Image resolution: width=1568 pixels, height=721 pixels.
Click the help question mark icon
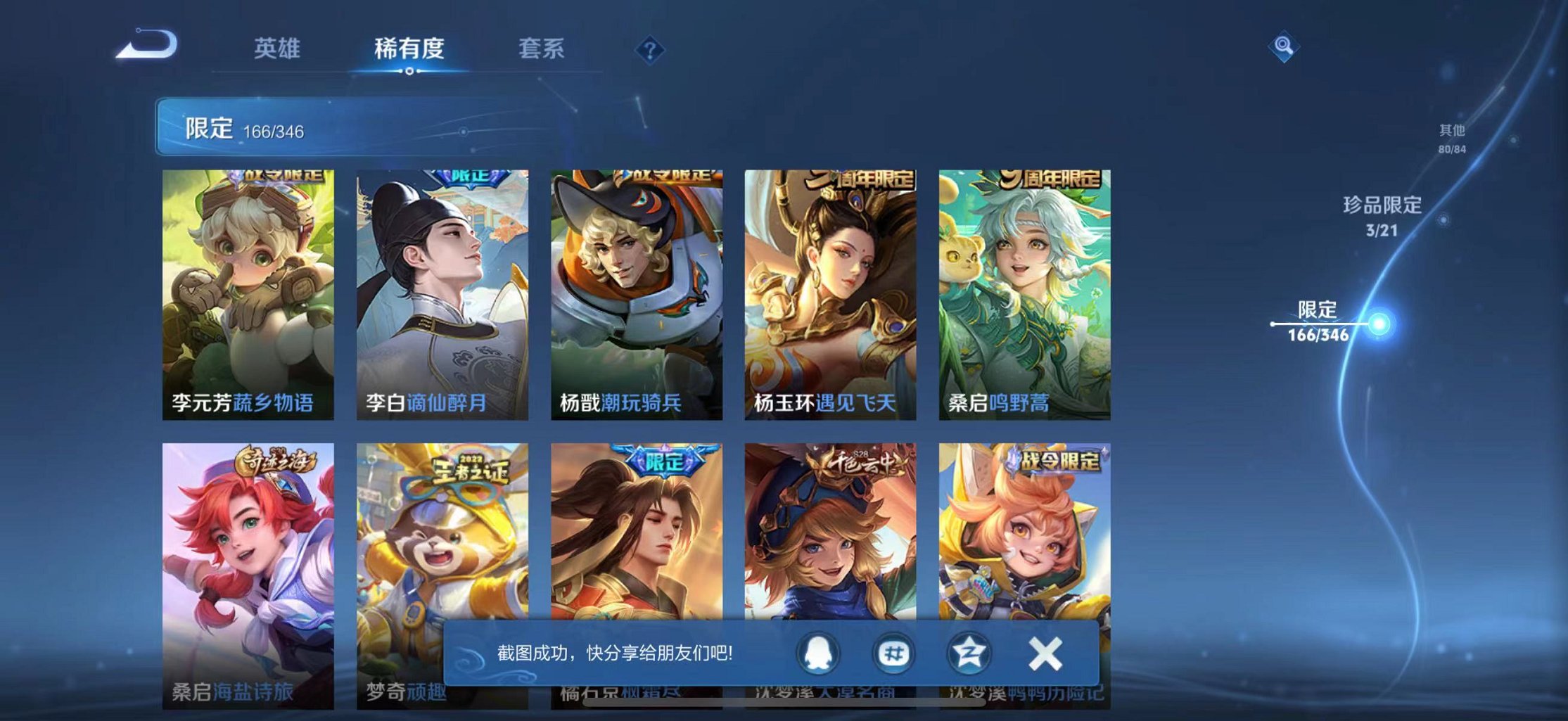click(651, 49)
